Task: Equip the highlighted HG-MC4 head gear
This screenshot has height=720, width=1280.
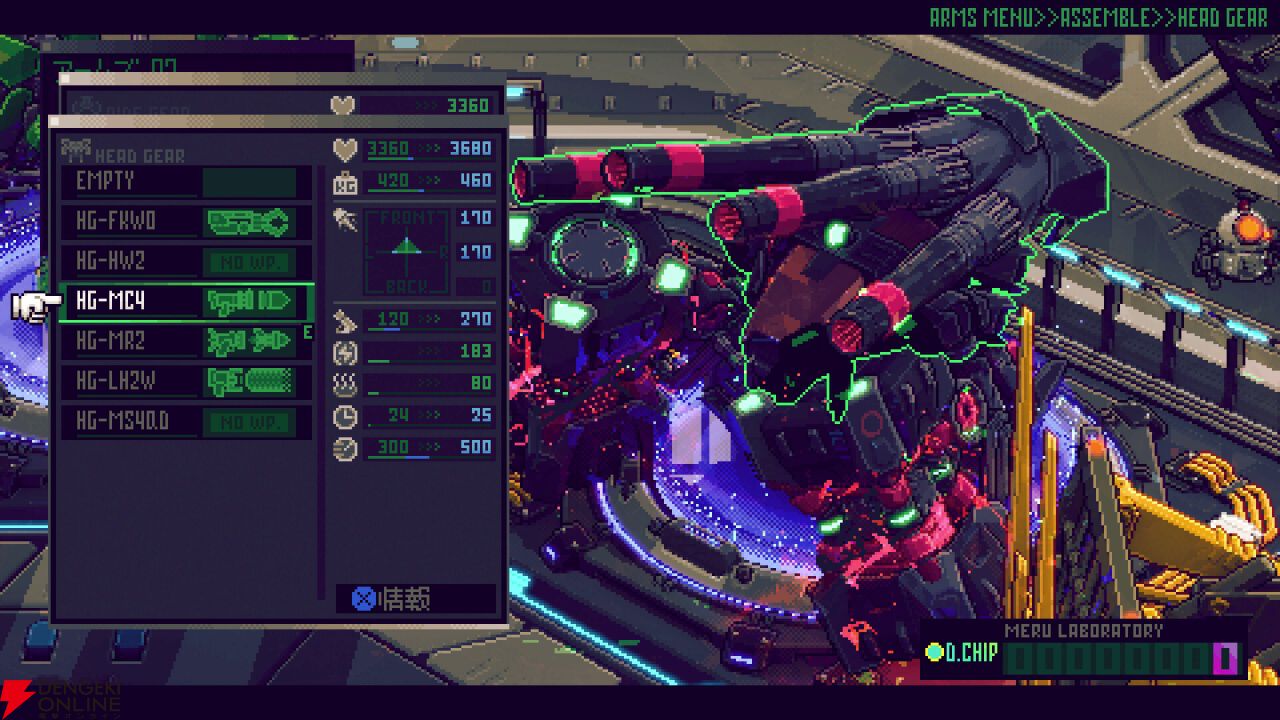Action: coord(185,301)
